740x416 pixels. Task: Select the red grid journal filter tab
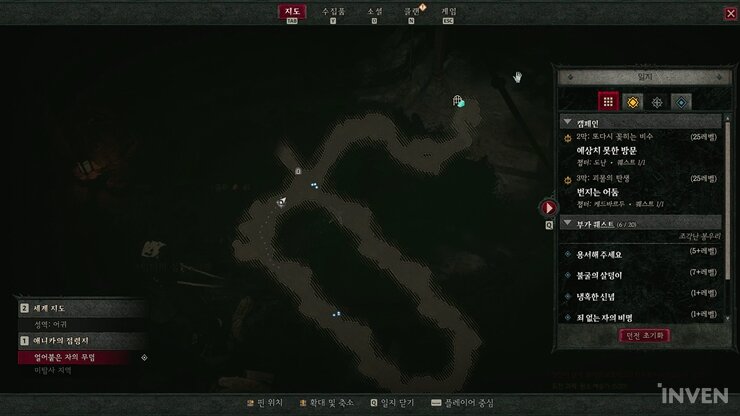click(x=608, y=101)
